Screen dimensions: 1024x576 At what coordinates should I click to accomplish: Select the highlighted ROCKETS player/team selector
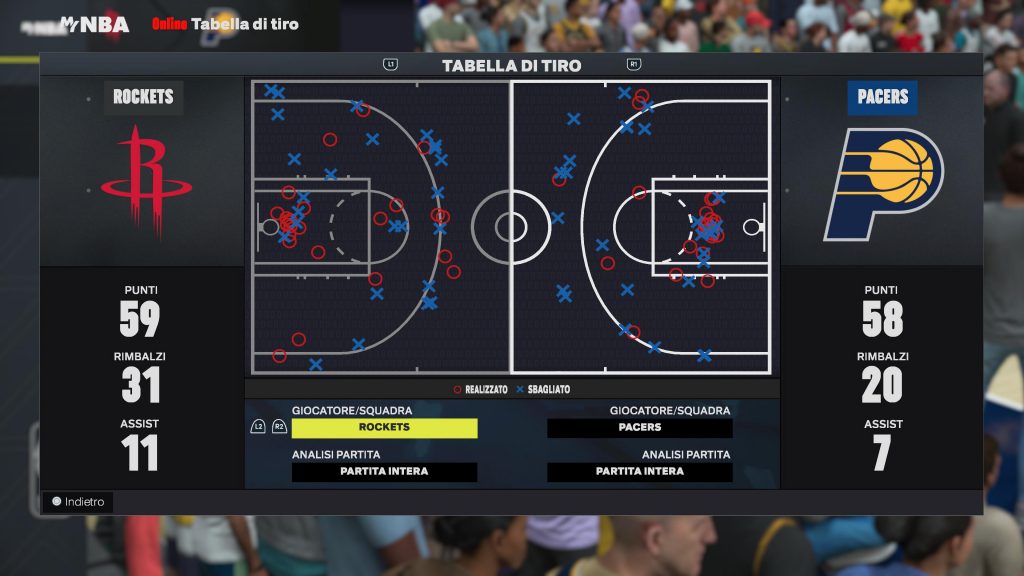tap(384, 428)
